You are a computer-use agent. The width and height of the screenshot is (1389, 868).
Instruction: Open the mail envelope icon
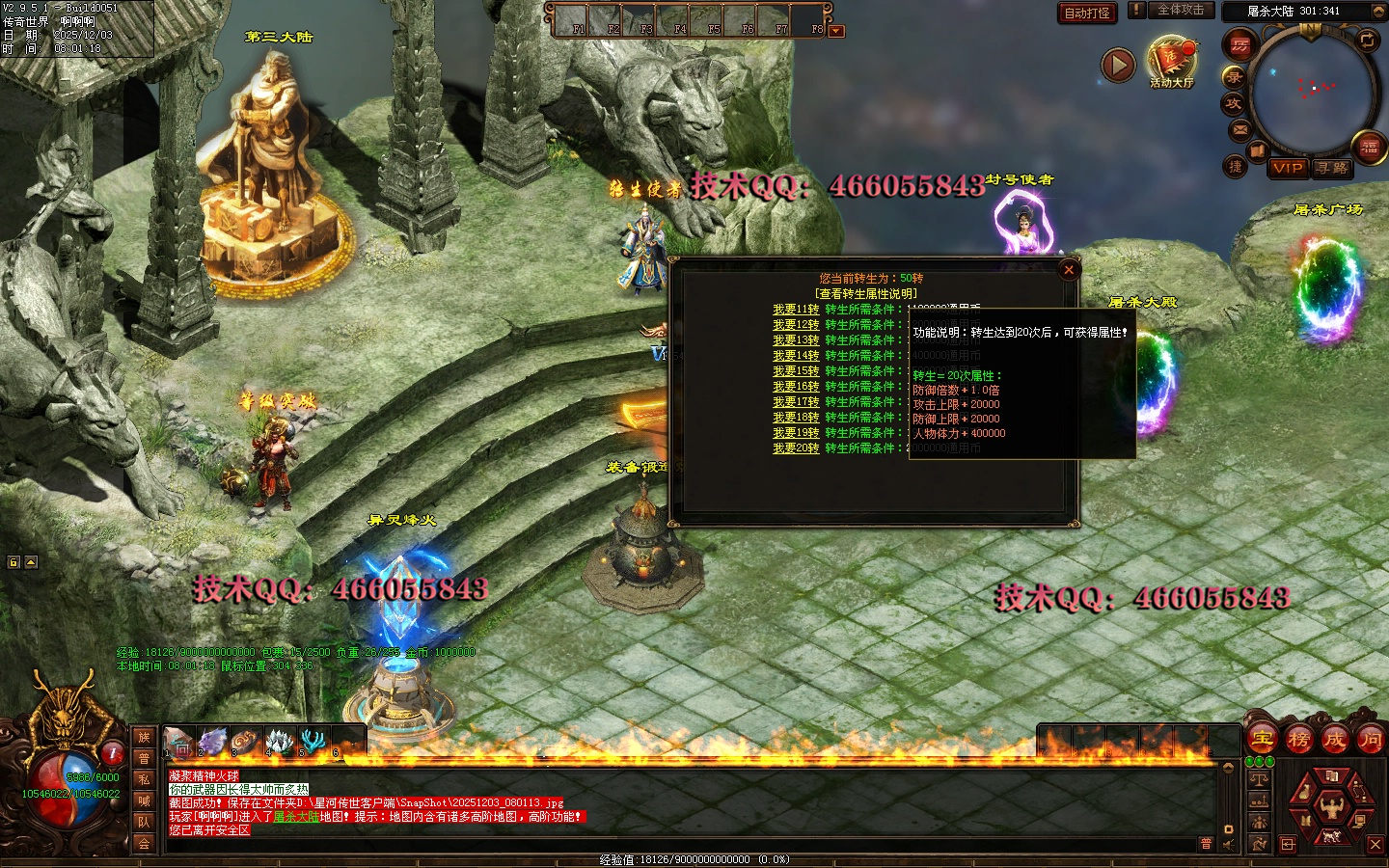1239,129
